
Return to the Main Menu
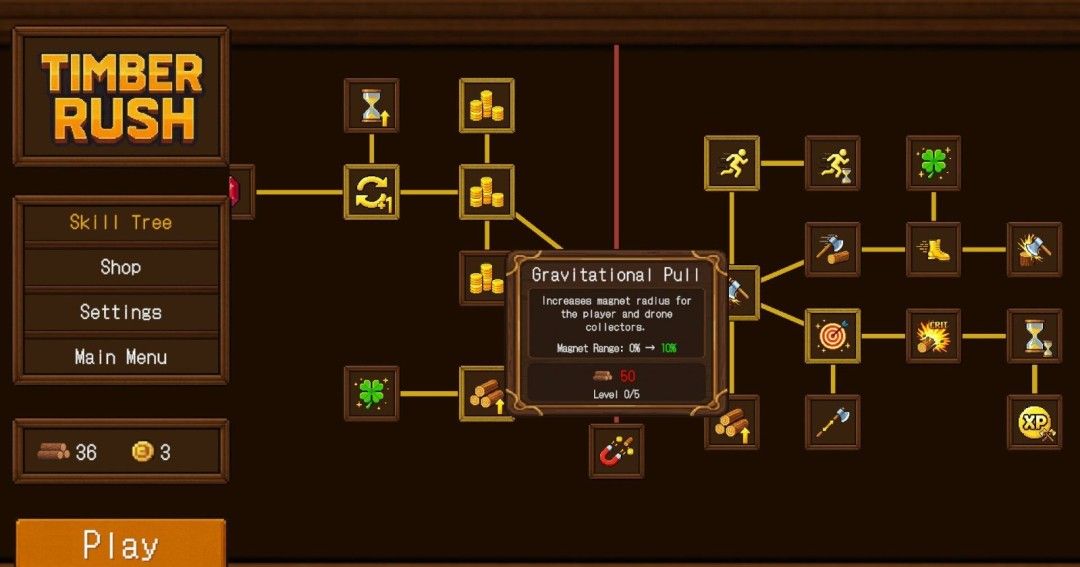(120, 357)
